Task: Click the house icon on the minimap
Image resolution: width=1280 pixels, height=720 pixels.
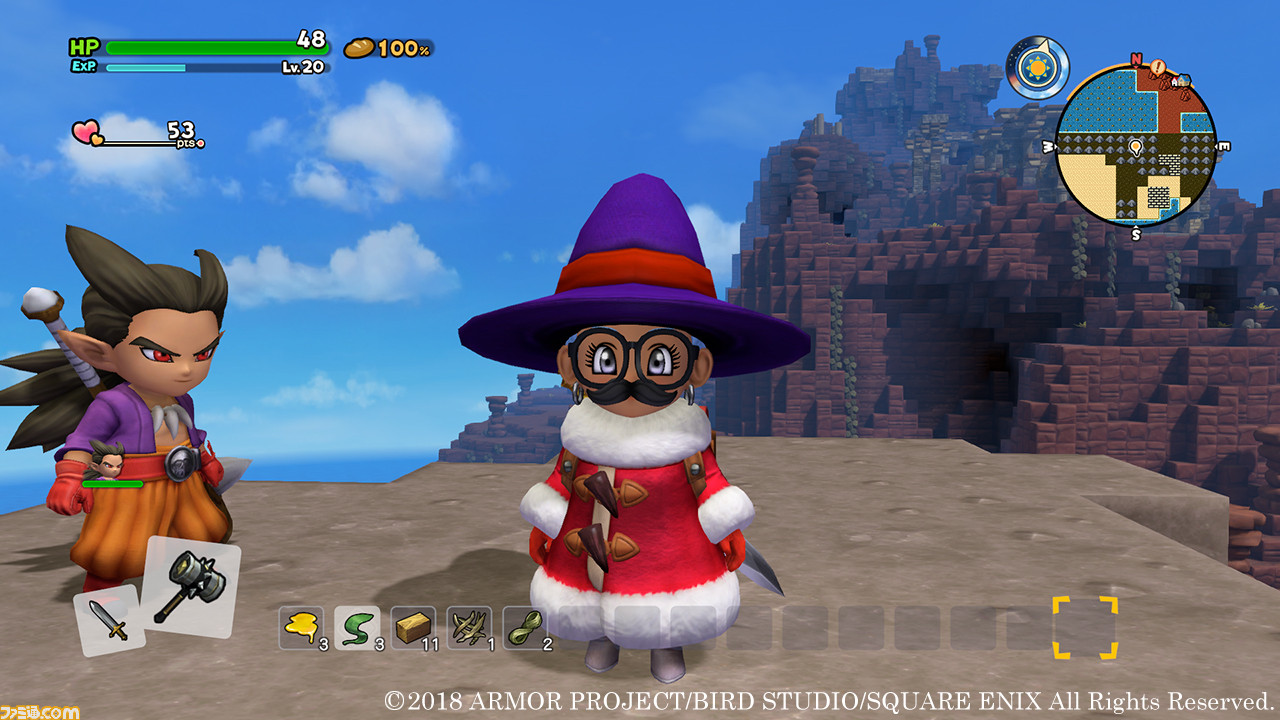Action: tap(1182, 81)
